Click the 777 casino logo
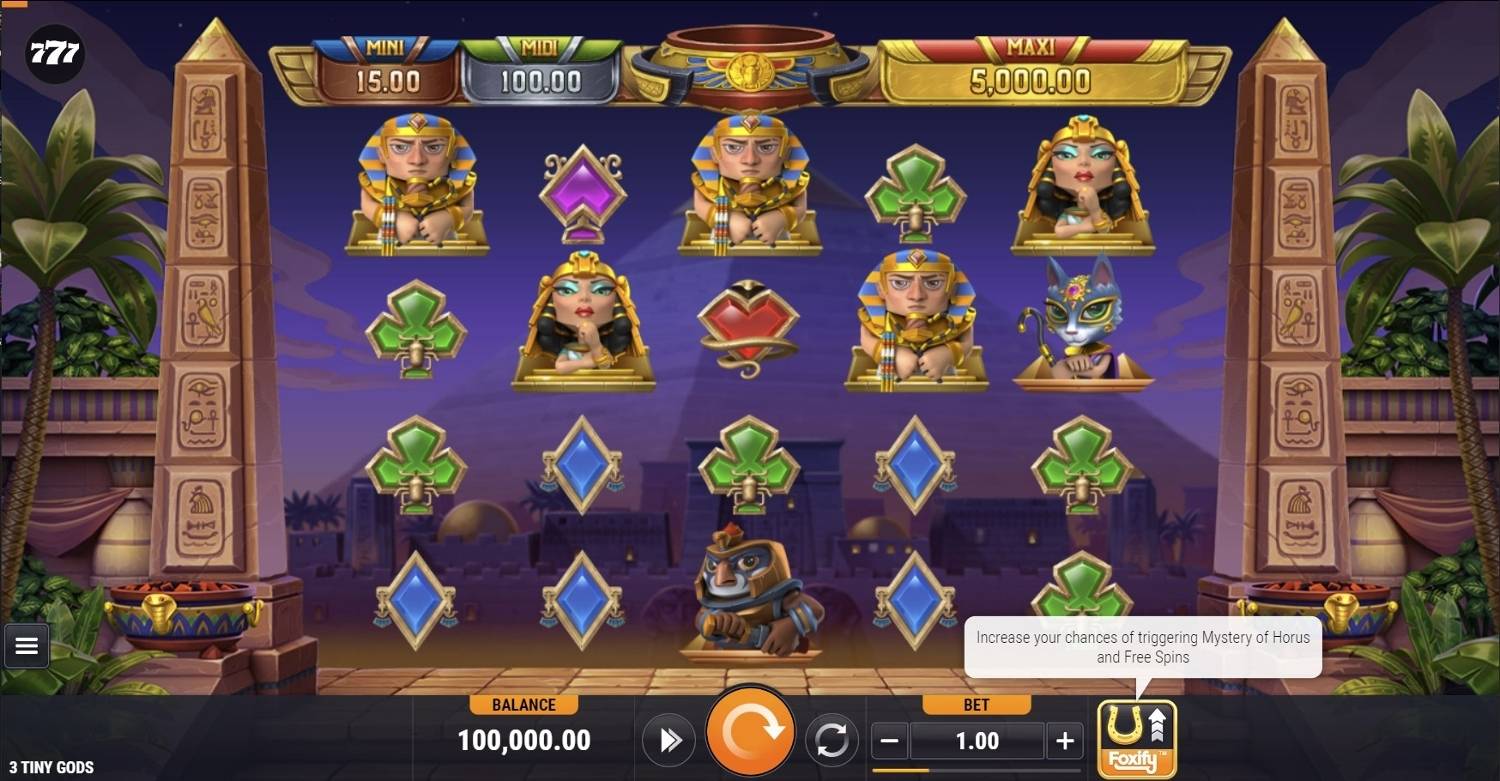Viewport: 1500px width, 781px height. tap(54, 54)
